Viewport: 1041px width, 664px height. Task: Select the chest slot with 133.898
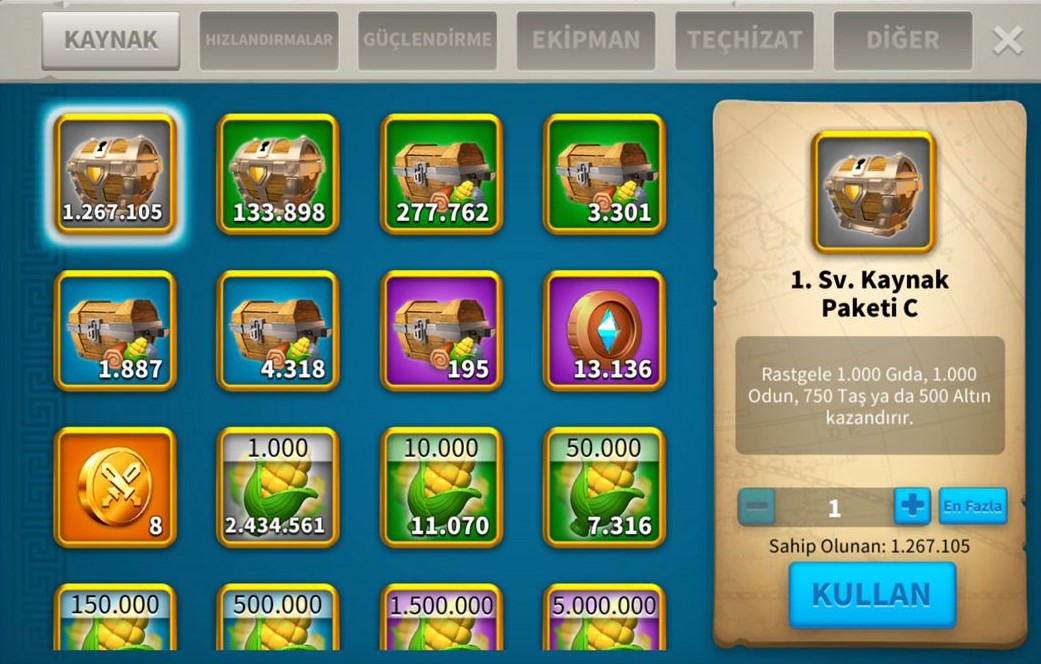coord(278,173)
